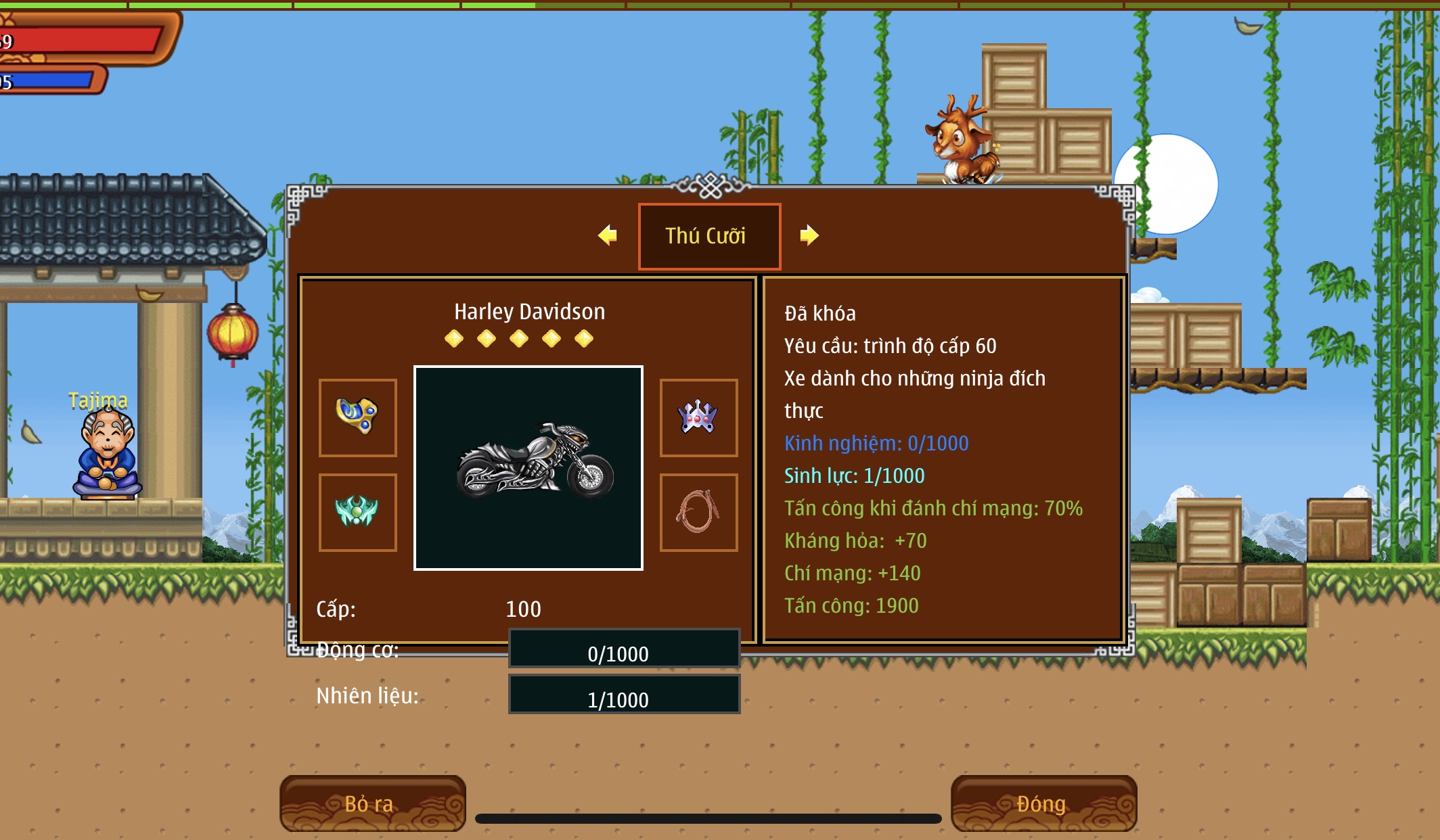
Task: Select the purple spiked crown equipment slot
Action: pyautogui.click(x=698, y=417)
